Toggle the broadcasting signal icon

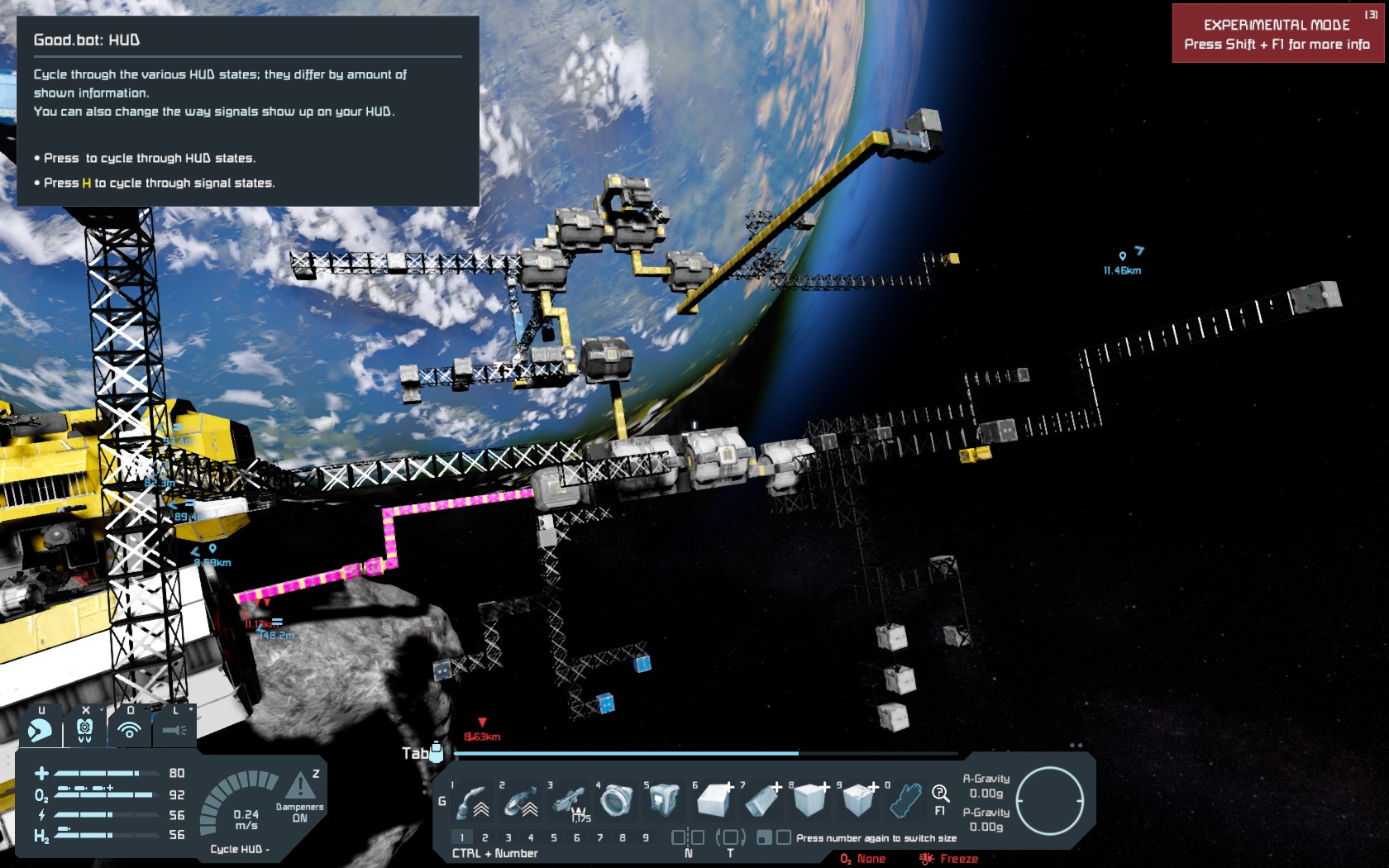click(x=129, y=730)
